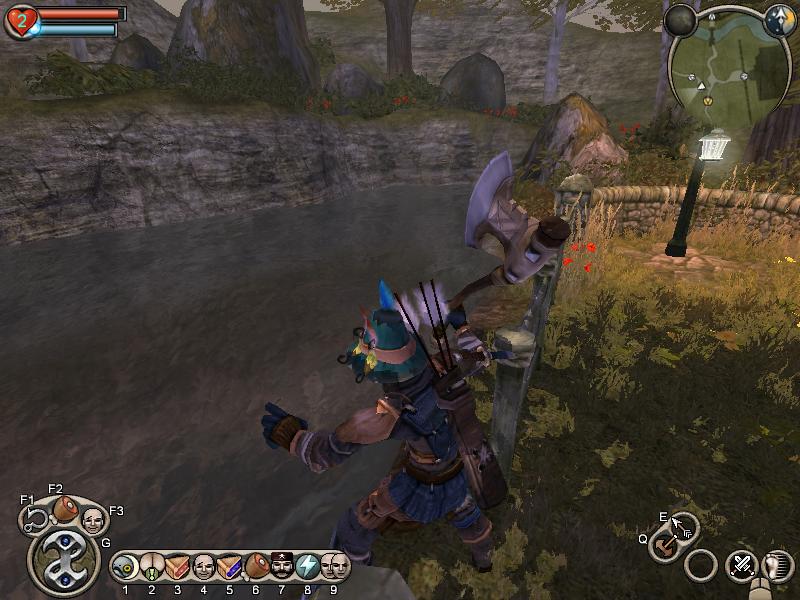
Task: Choose the bearded bandana face icon
Action: coord(282,566)
